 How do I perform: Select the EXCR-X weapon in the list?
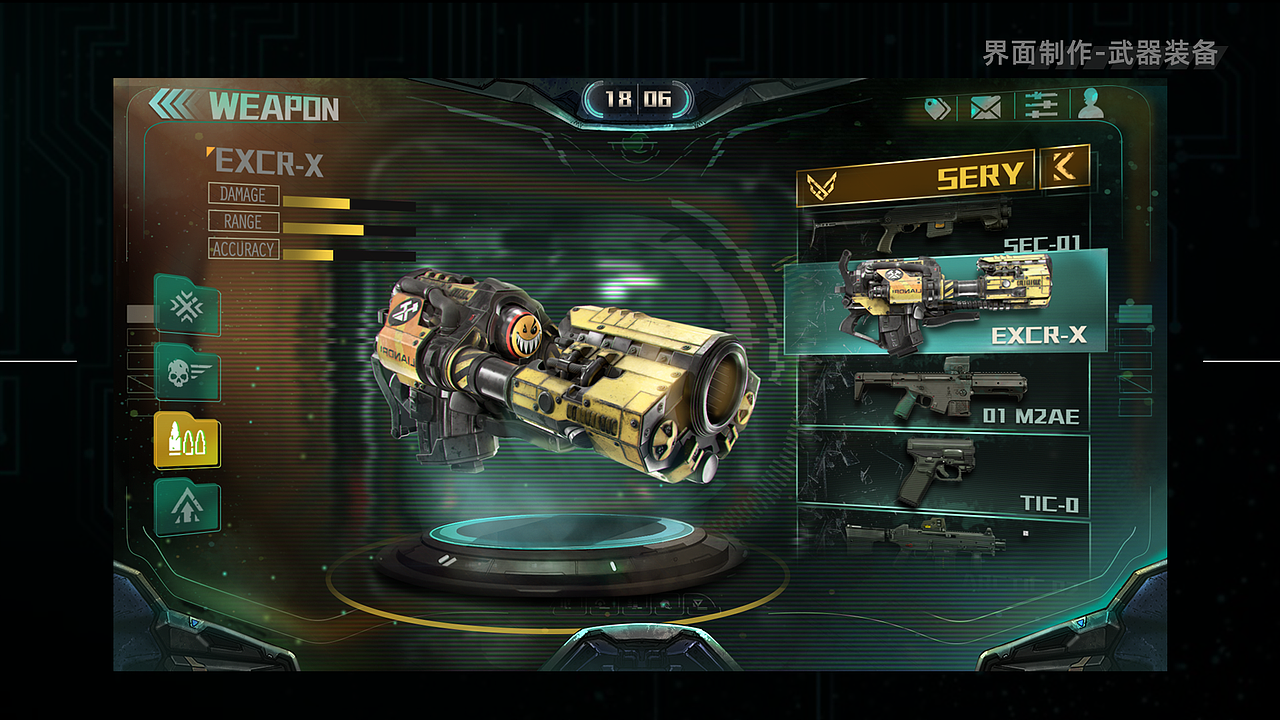click(x=945, y=302)
